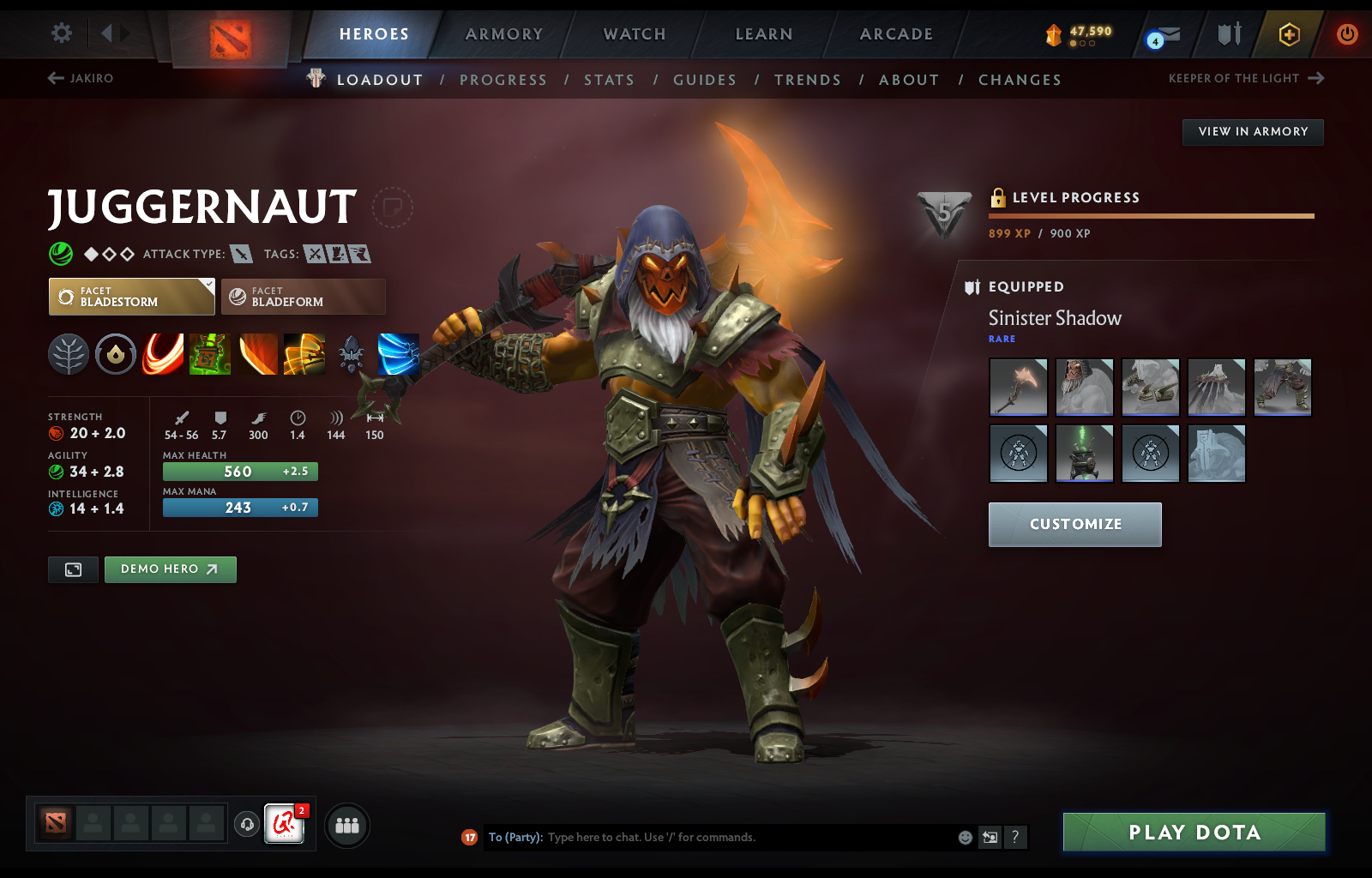Toggle the fullscreen hero preview icon

[73, 569]
